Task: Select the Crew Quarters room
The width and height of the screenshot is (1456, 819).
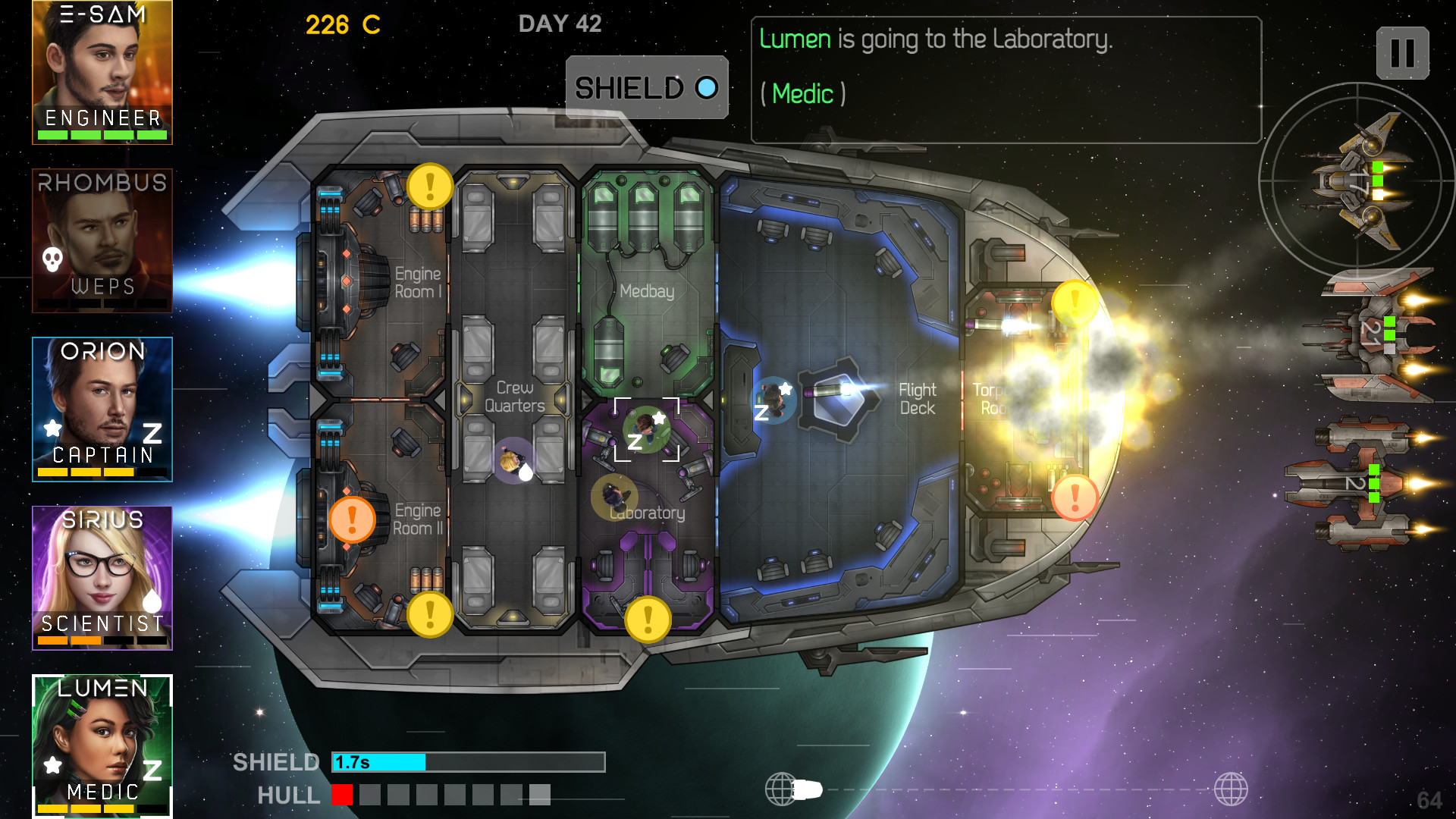Action: (x=515, y=397)
